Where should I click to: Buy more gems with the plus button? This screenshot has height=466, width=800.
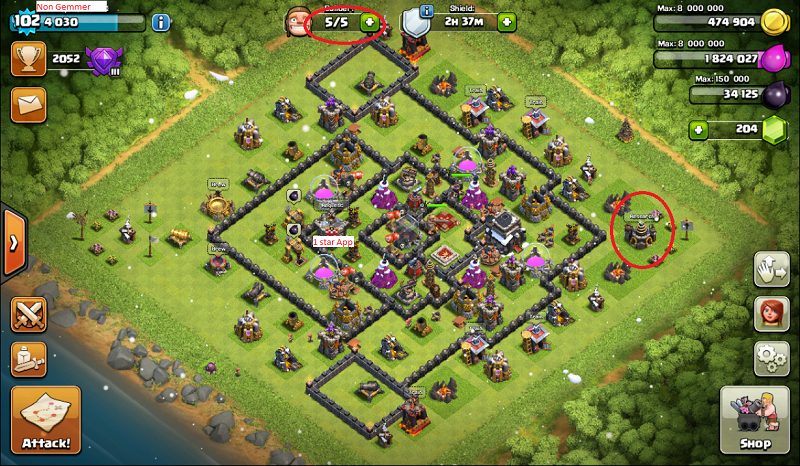click(x=699, y=129)
